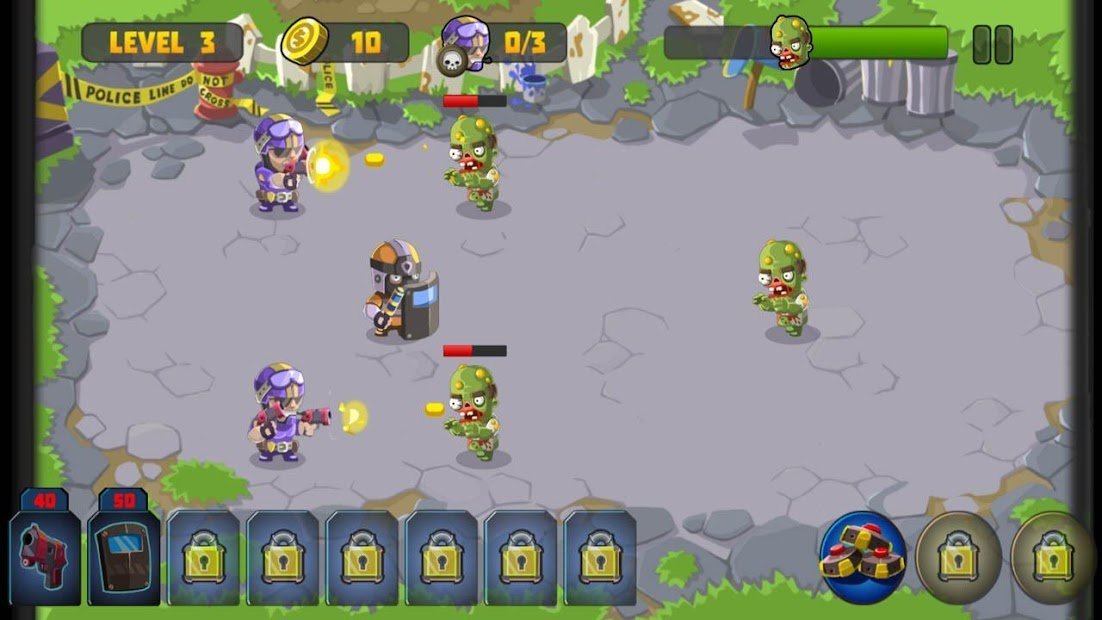Pause the game
Image resolution: width=1102 pixels, height=620 pixels.
pyautogui.click(x=992, y=45)
